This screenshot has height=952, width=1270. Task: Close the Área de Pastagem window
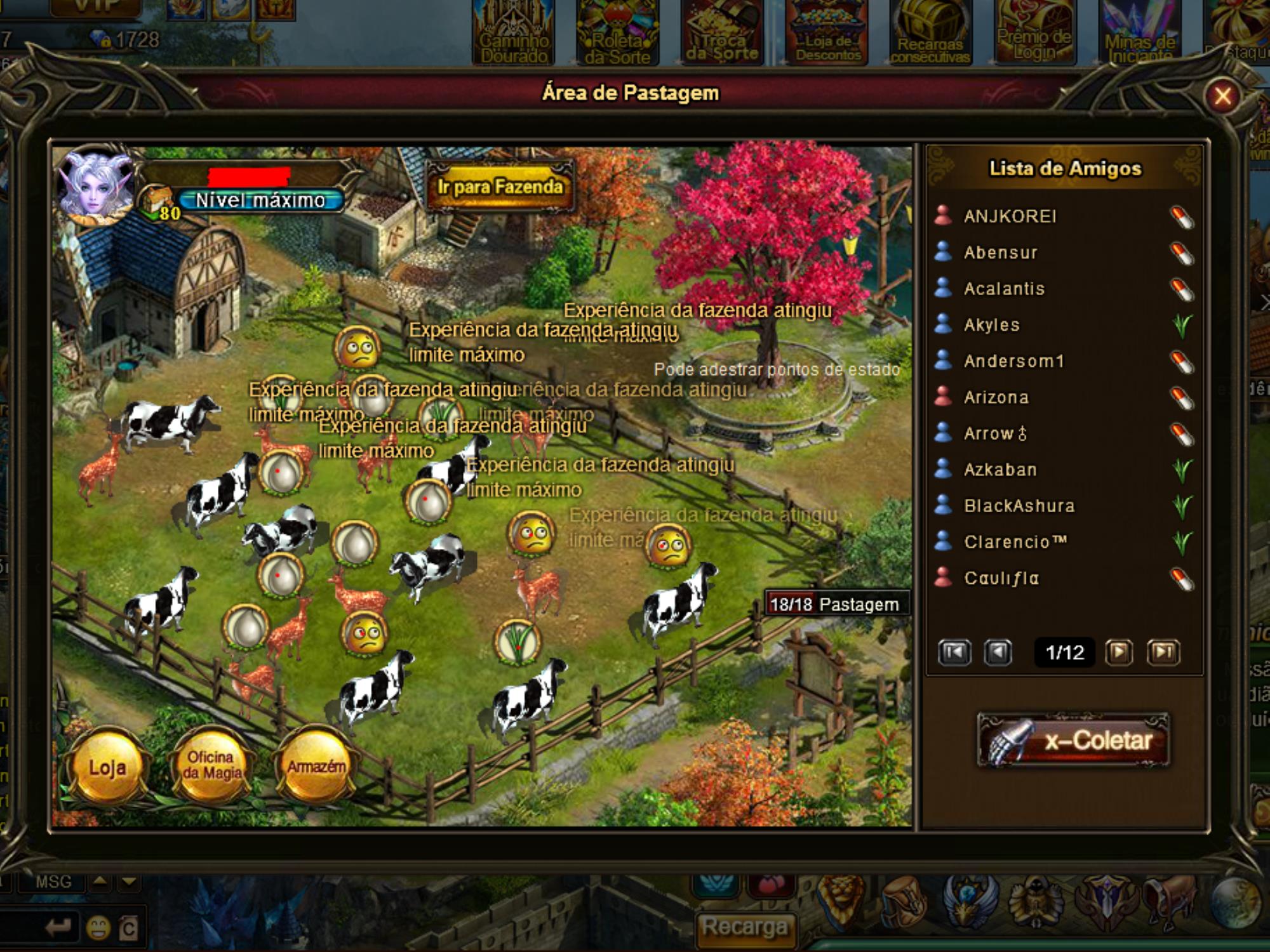tap(1222, 96)
